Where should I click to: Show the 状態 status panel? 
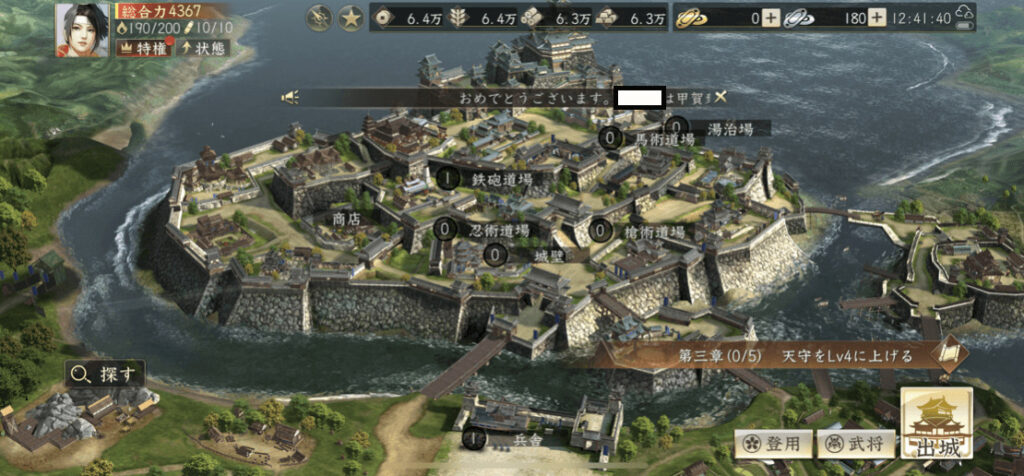coord(204,47)
